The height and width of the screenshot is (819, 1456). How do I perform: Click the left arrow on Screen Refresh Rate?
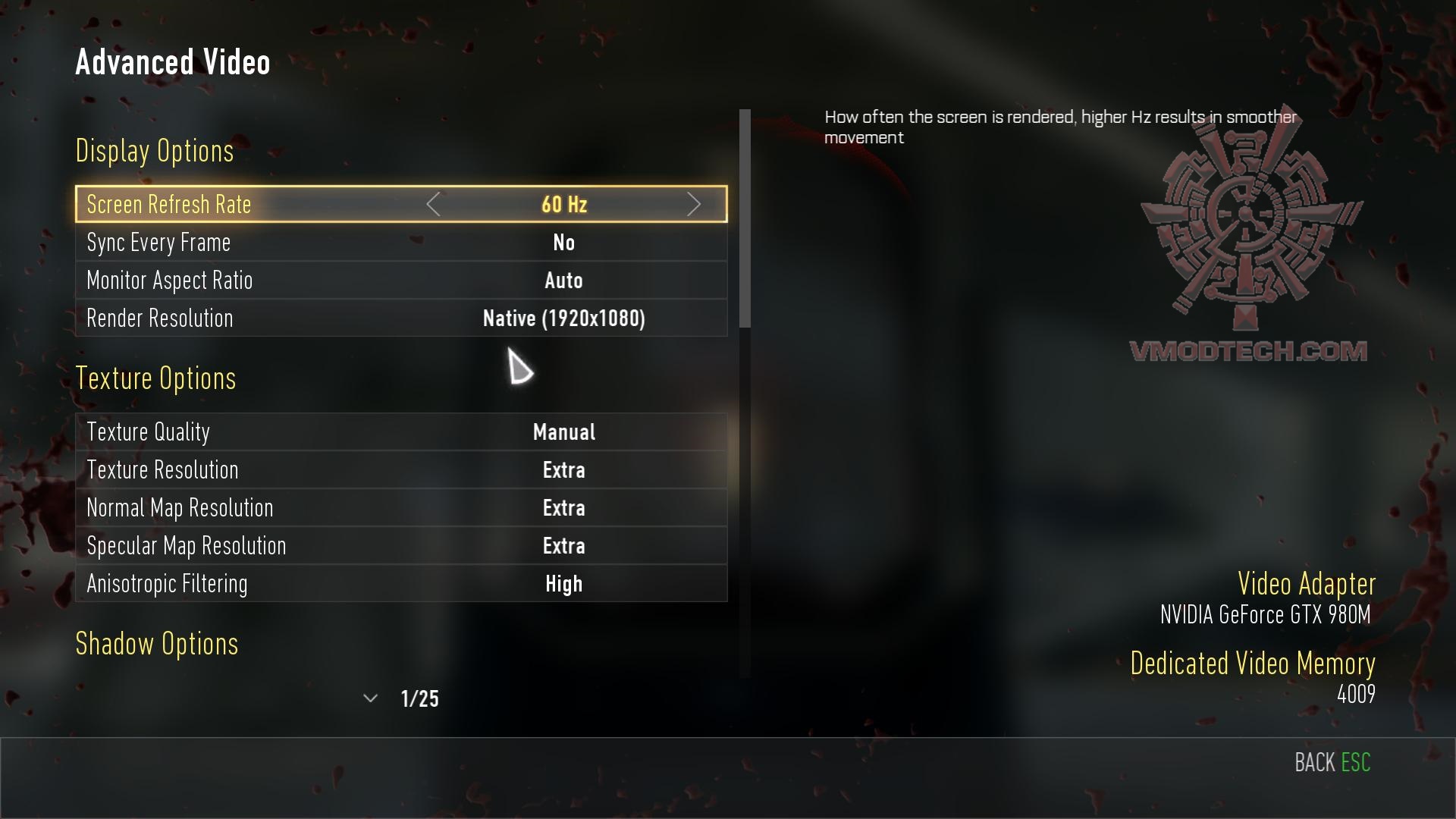click(433, 205)
